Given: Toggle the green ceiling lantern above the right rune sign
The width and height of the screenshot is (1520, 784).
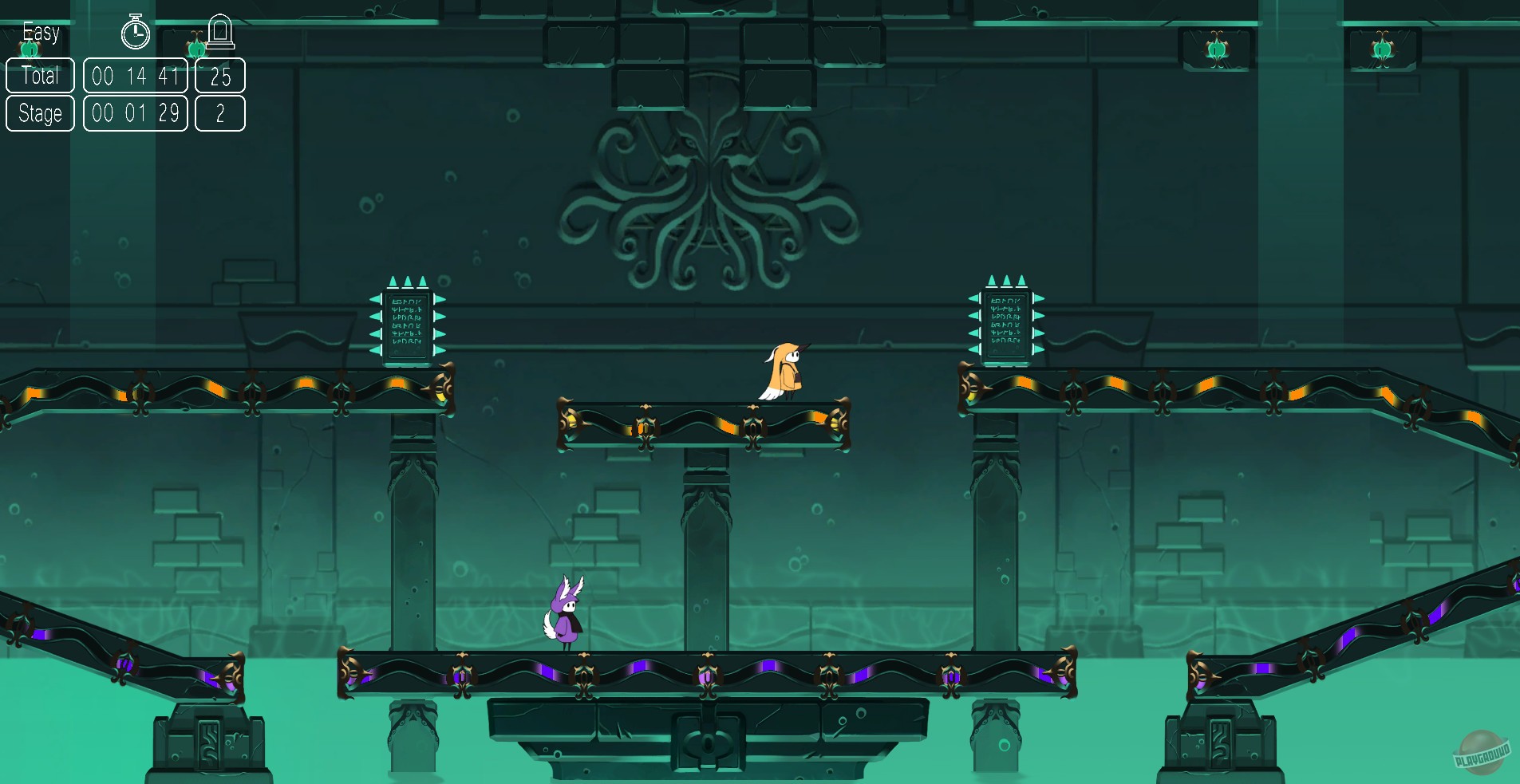Looking at the screenshot, I should (1214, 49).
